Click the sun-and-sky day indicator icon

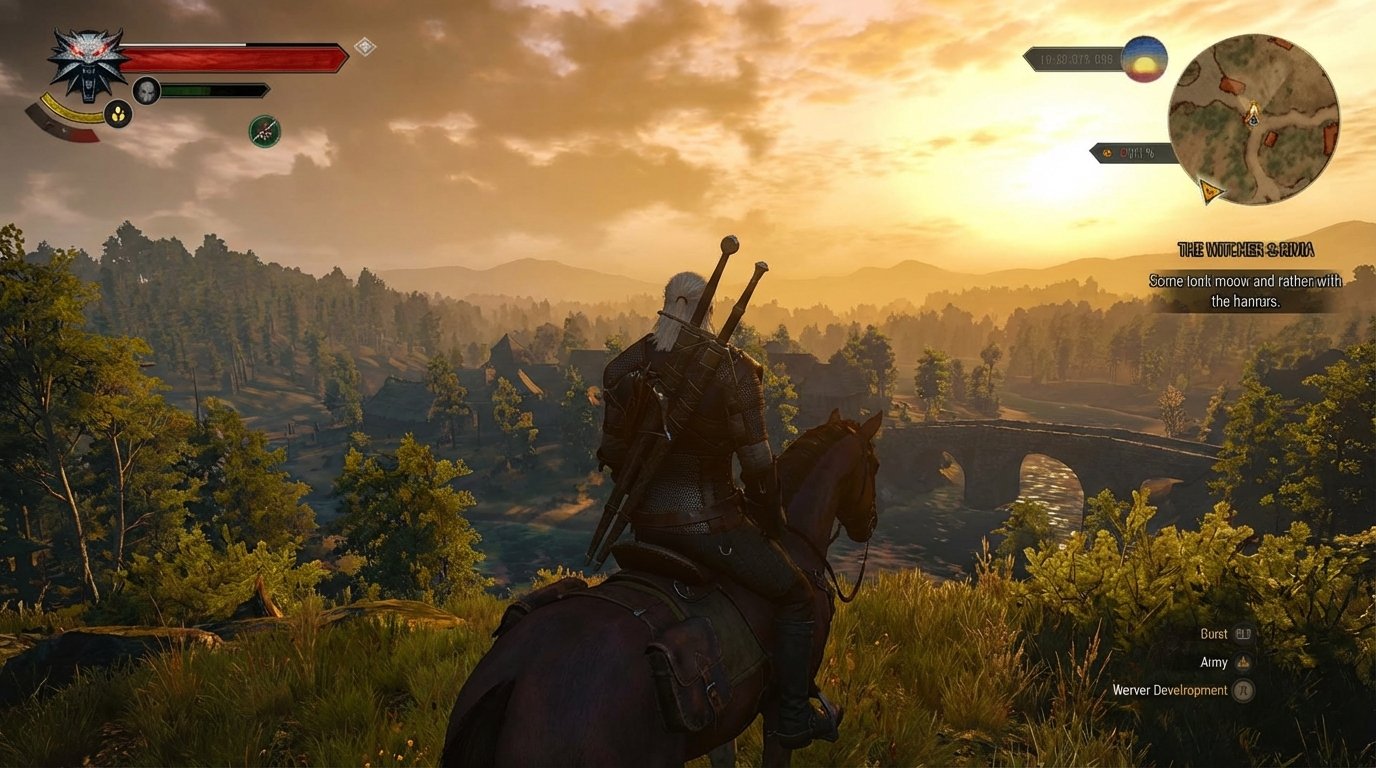pyautogui.click(x=1145, y=60)
